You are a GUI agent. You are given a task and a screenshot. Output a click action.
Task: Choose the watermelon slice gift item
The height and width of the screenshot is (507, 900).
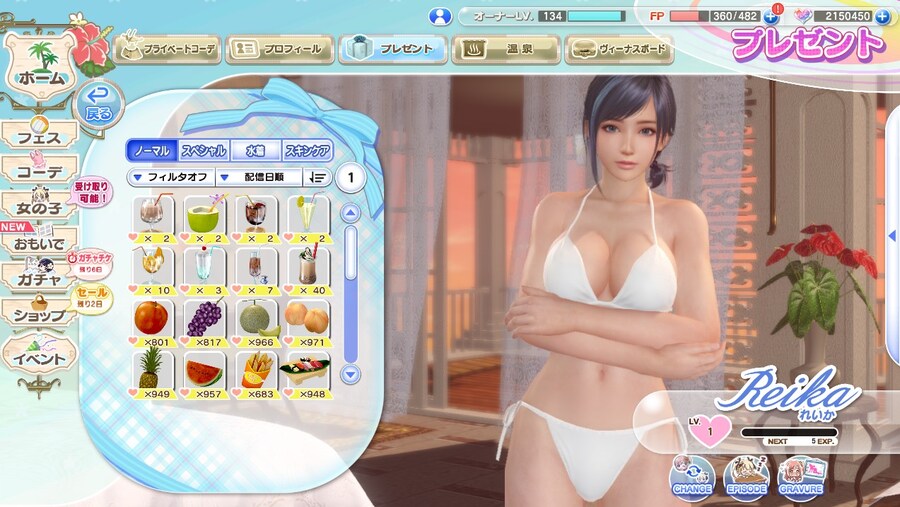pyautogui.click(x=203, y=372)
